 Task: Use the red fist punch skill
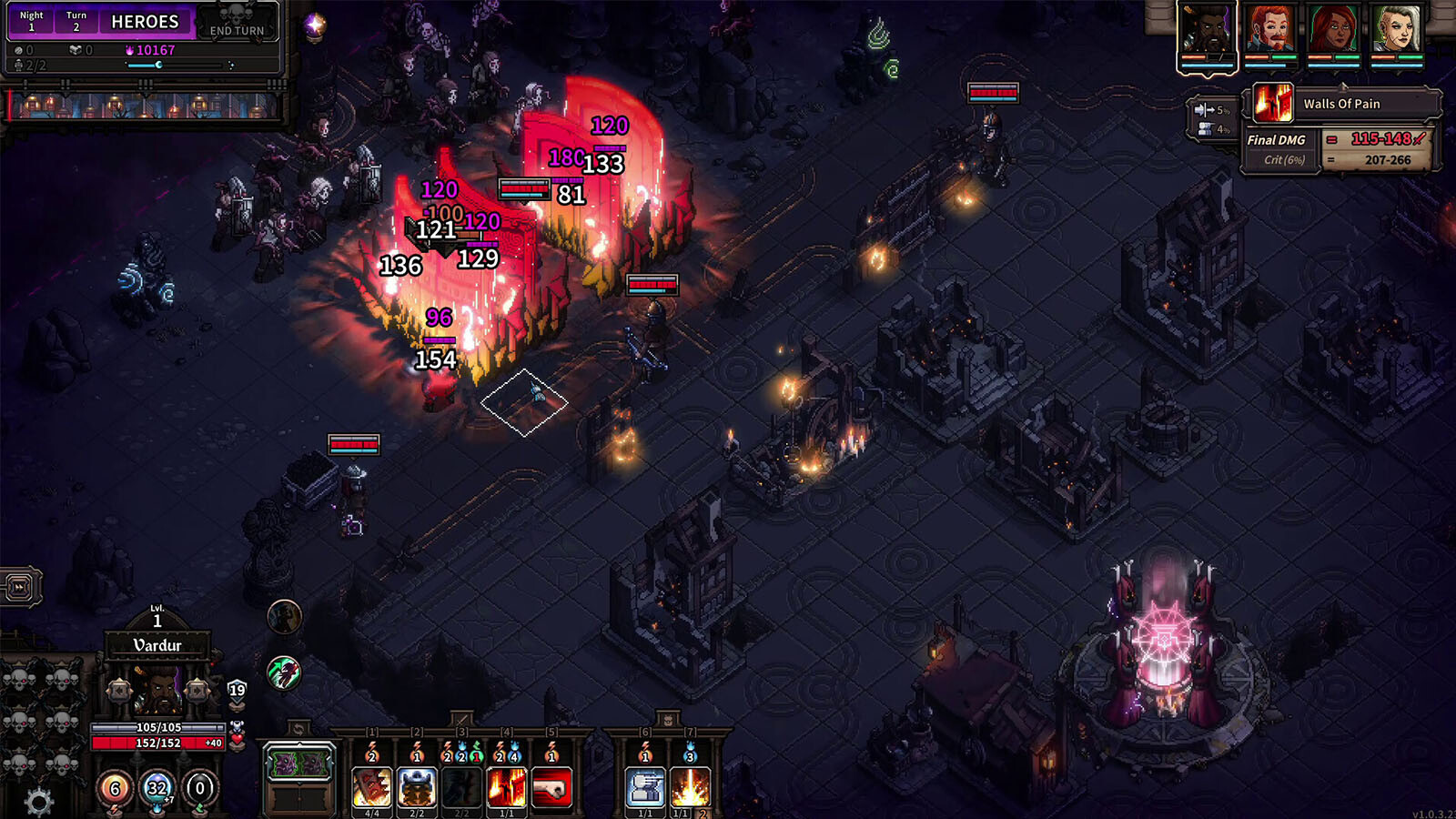[551, 787]
